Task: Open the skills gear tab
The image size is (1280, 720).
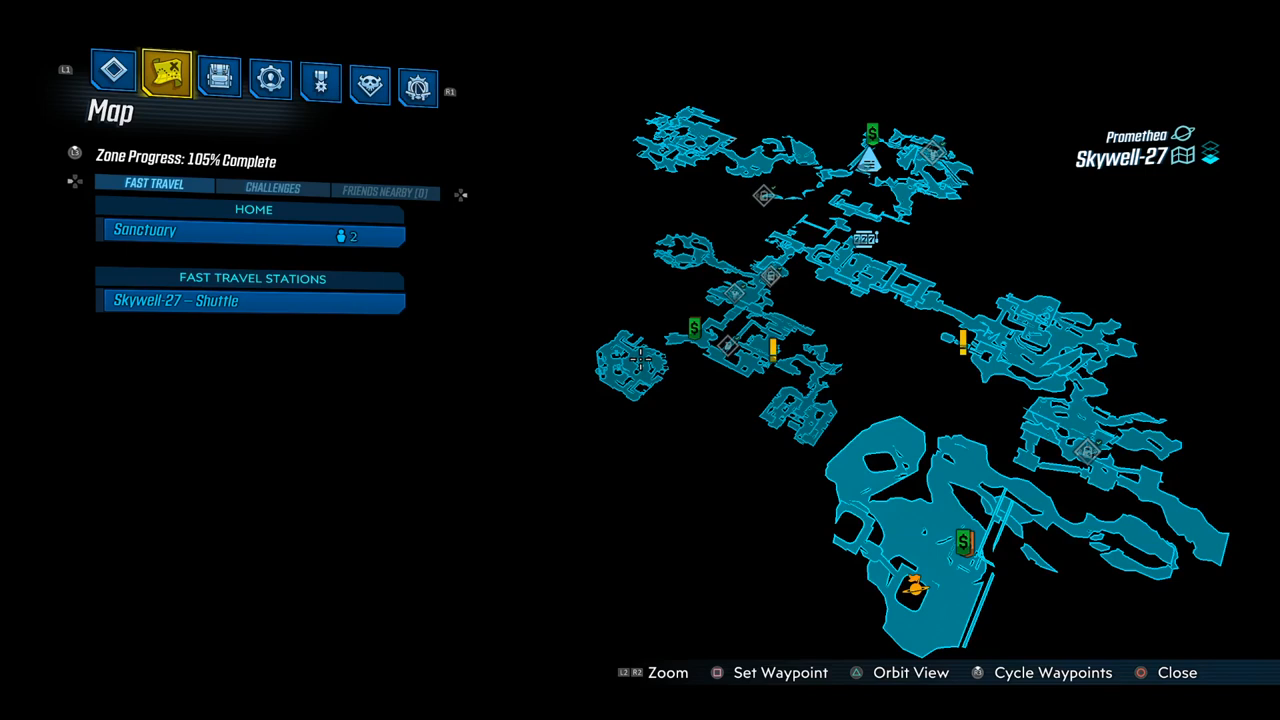Action: 270,79
